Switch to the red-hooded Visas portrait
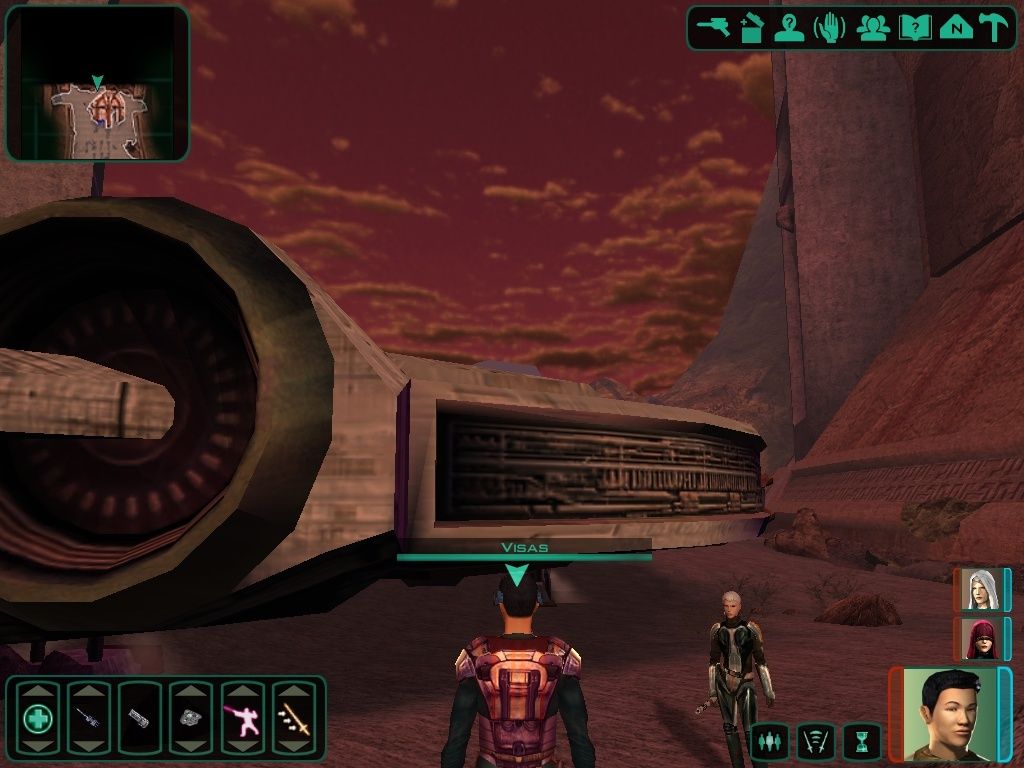The width and height of the screenshot is (1024, 768). pyautogui.click(x=980, y=638)
